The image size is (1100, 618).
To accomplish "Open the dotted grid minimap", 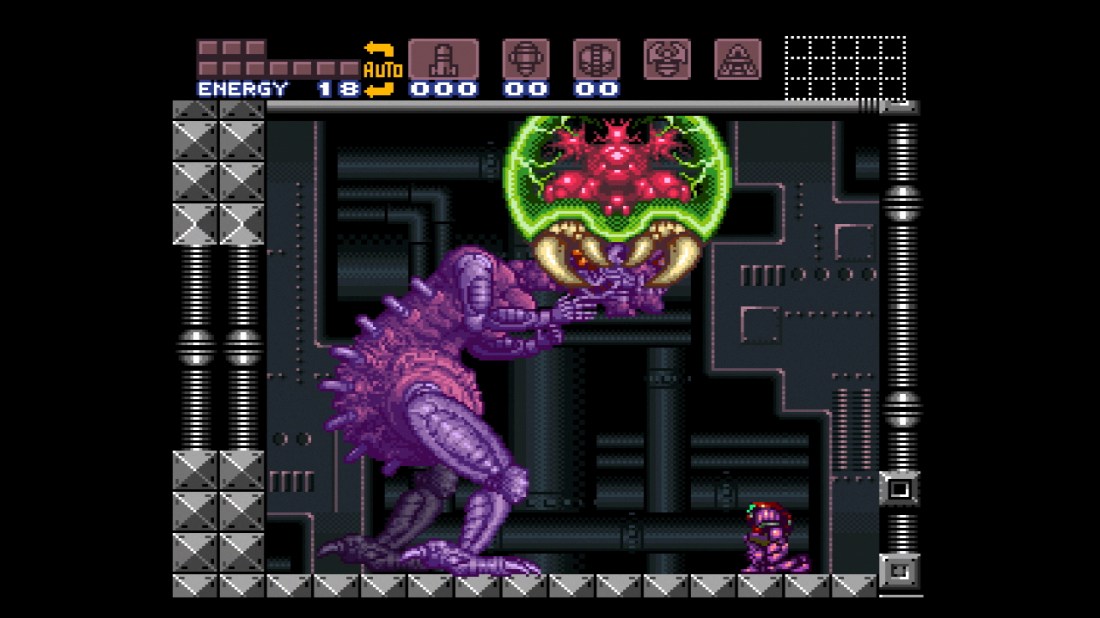I will click(x=845, y=68).
